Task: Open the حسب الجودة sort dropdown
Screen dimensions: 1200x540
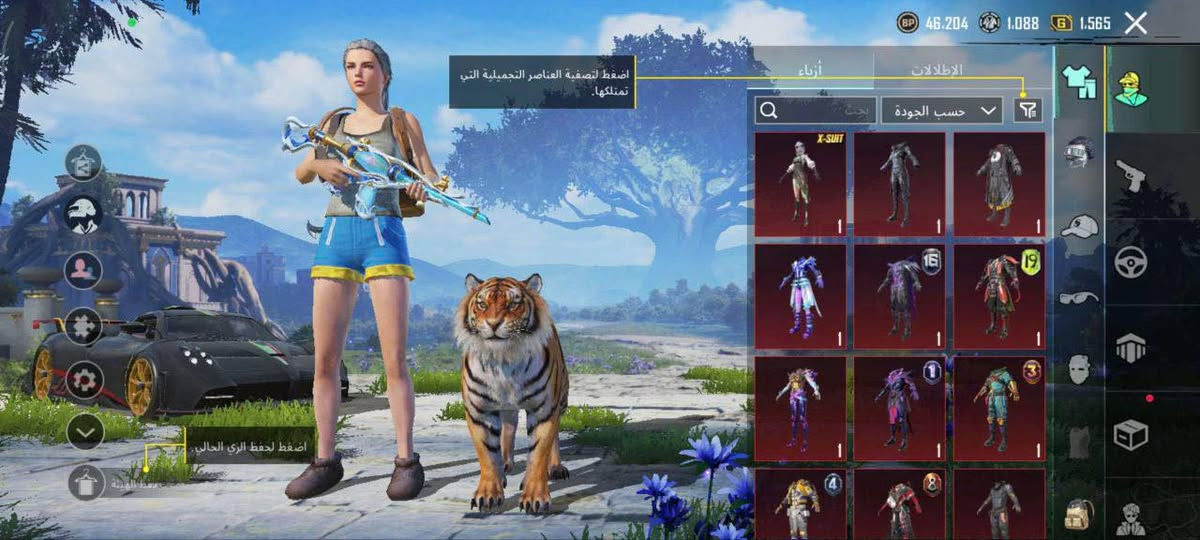Action: pyautogui.click(x=941, y=110)
